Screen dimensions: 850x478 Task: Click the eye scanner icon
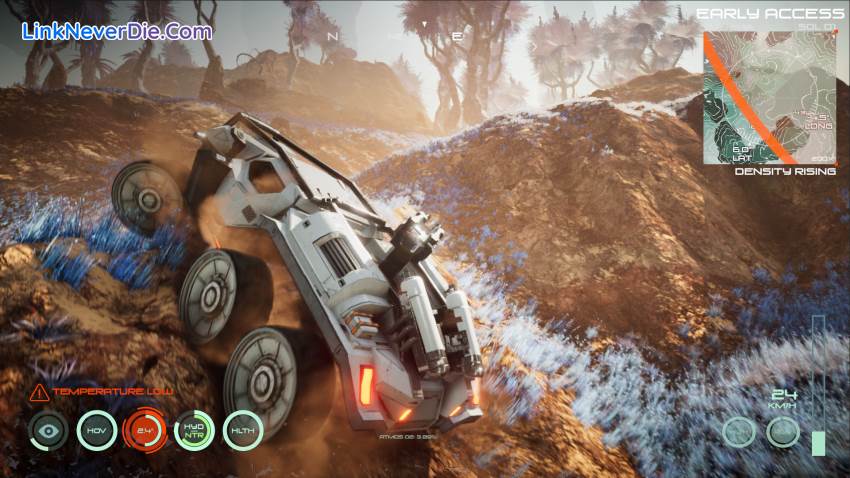47,430
